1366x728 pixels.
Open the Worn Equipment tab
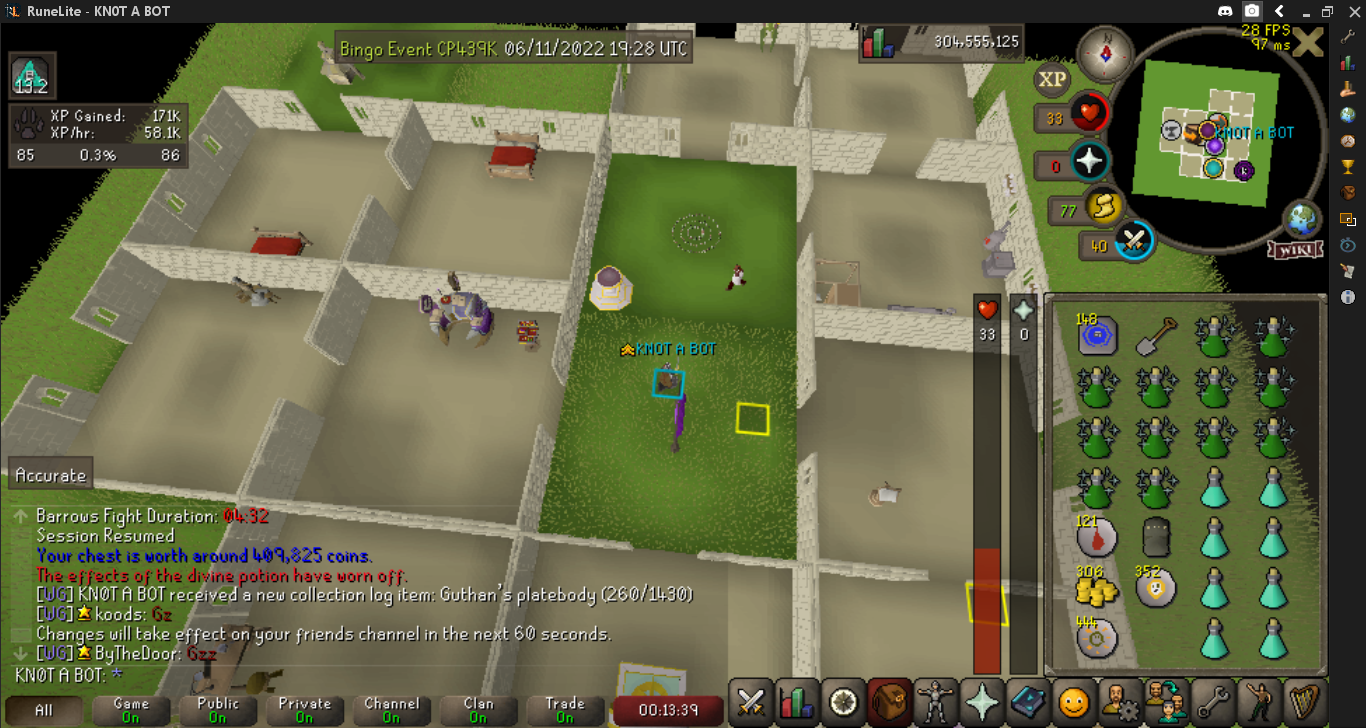point(933,702)
